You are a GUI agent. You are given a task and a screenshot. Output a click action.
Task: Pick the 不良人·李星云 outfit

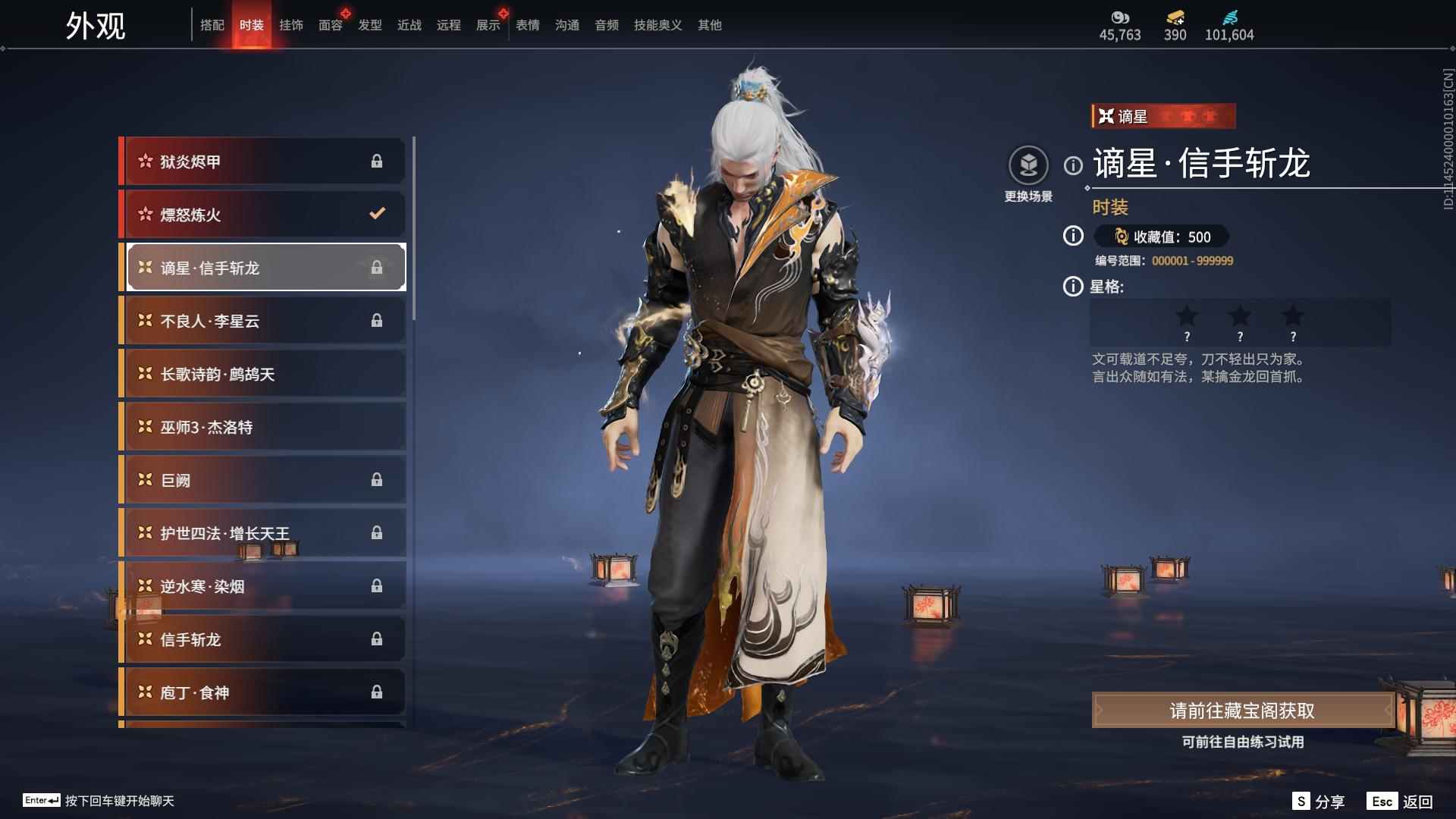pyautogui.click(x=262, y=321)
